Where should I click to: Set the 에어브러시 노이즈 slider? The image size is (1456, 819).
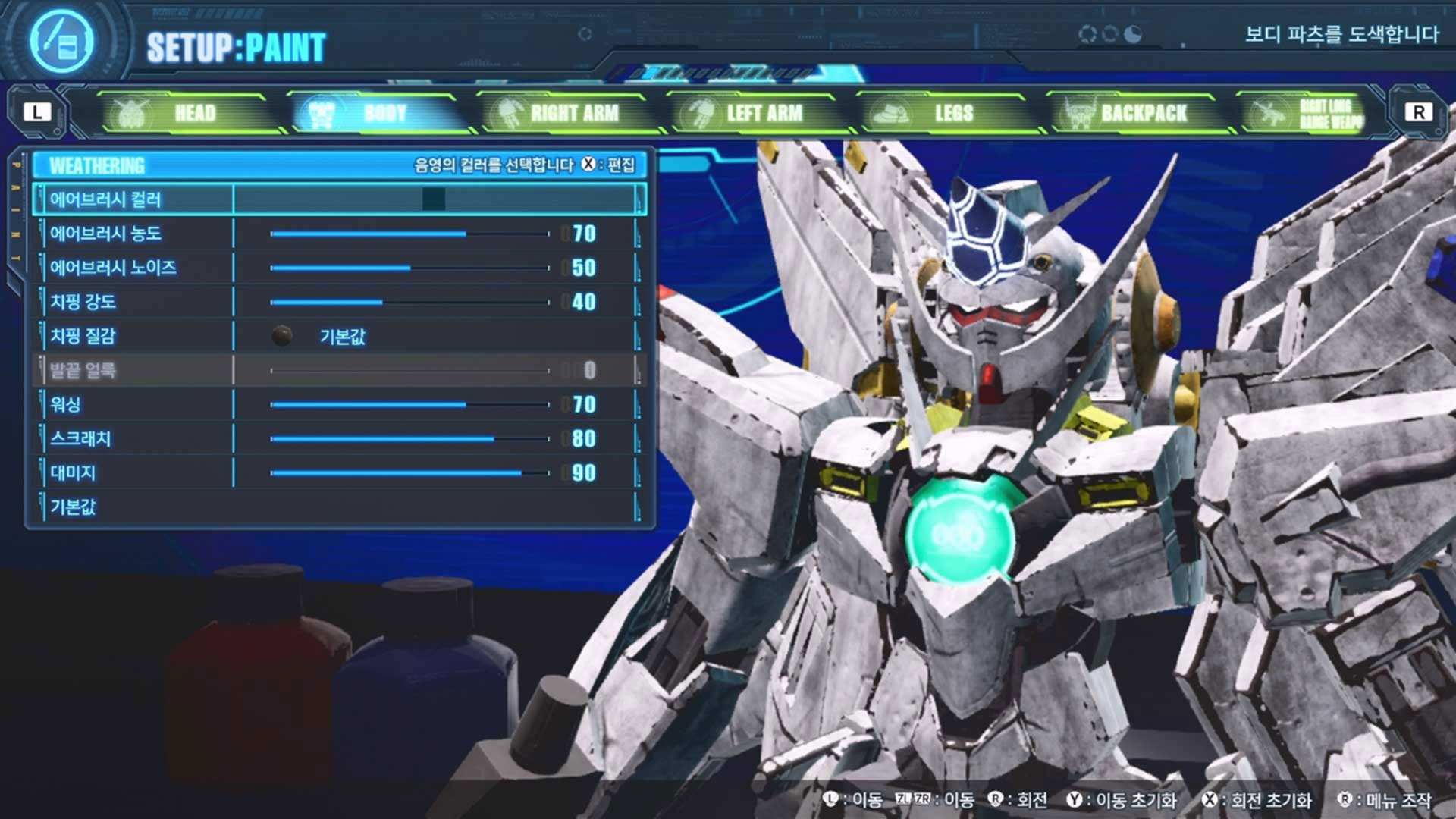pyautogui.click(x=409, y=268)
